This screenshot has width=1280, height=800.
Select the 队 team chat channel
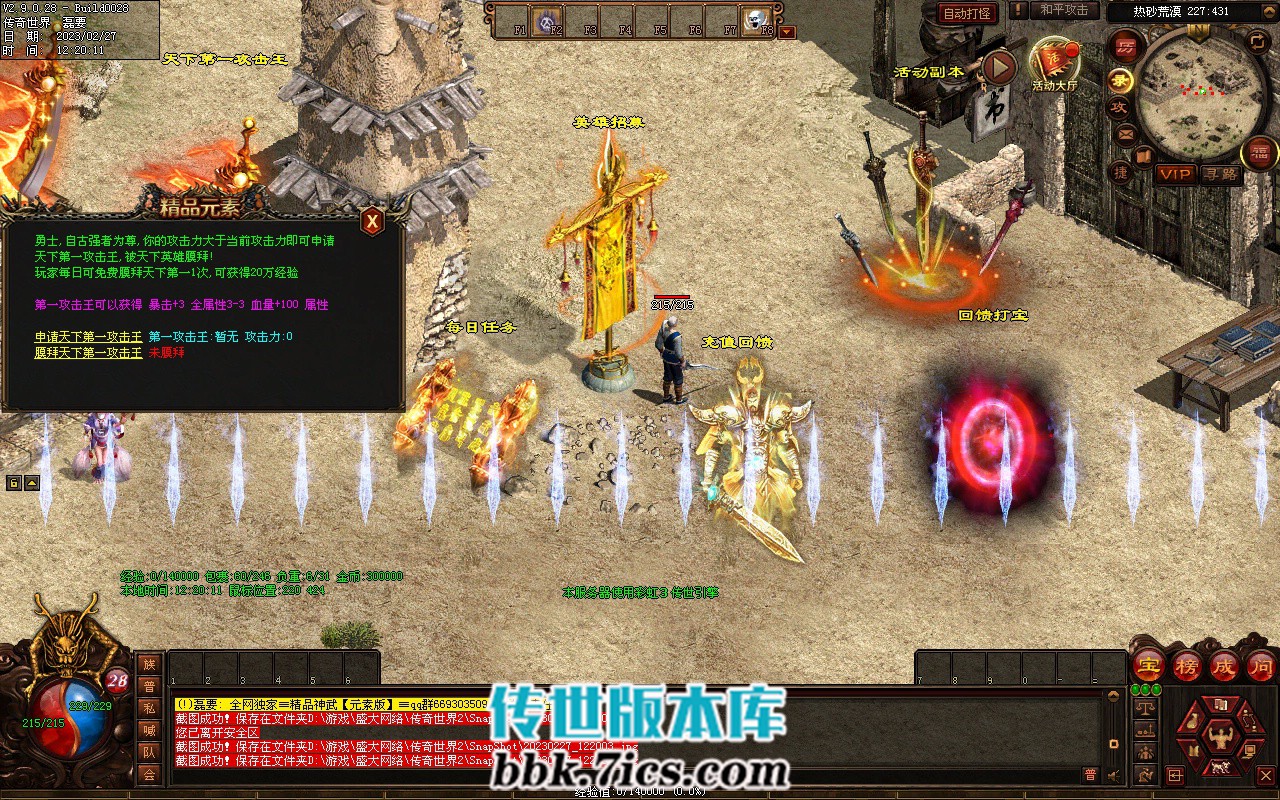pyautogui.click(x=149, y=752)
